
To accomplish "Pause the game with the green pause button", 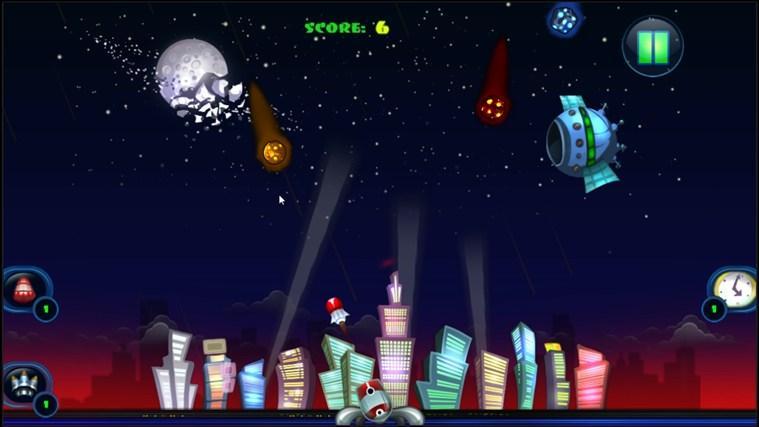I will point(653,46).
